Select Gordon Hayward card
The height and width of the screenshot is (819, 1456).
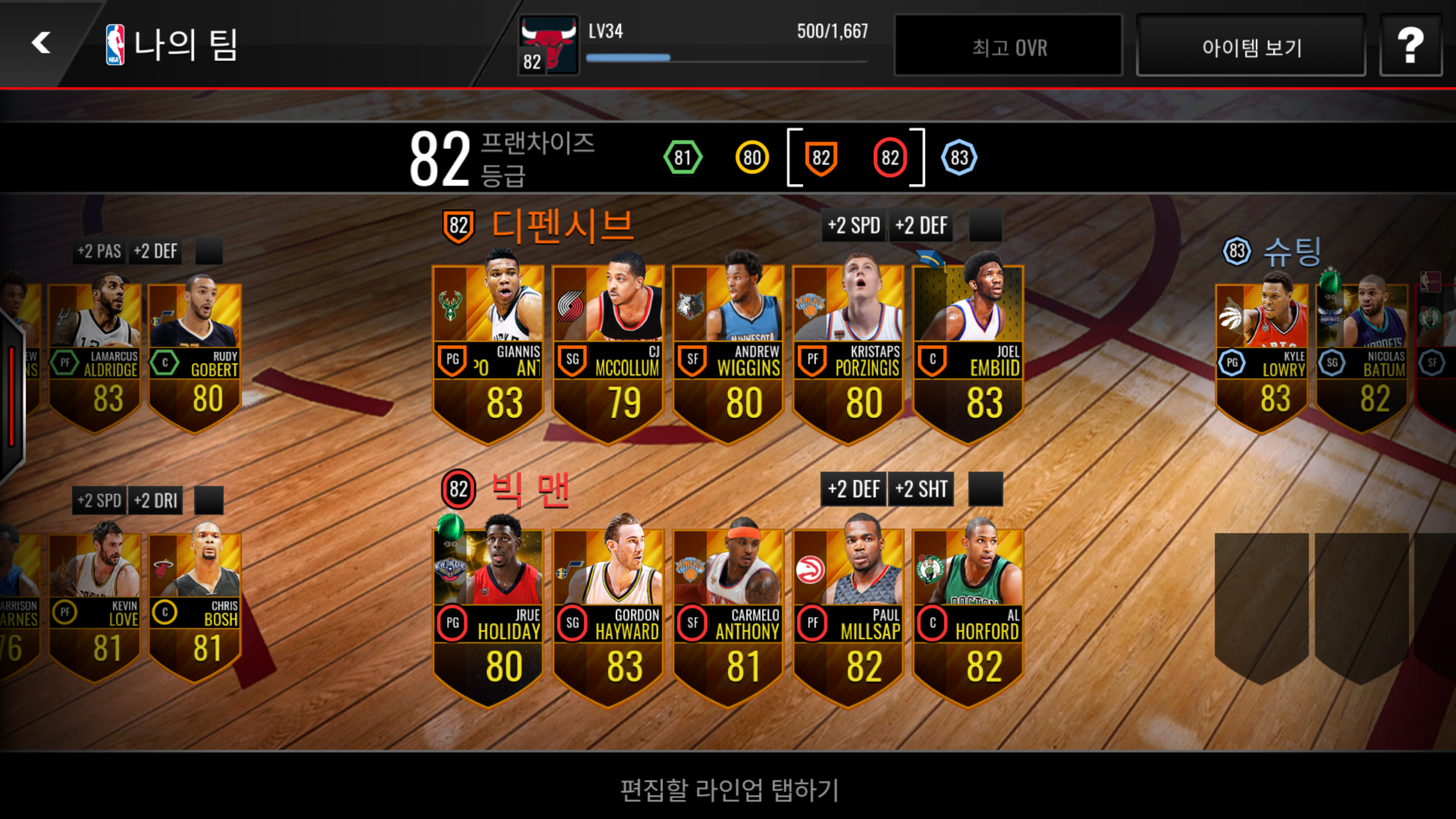tap(608, 617)
